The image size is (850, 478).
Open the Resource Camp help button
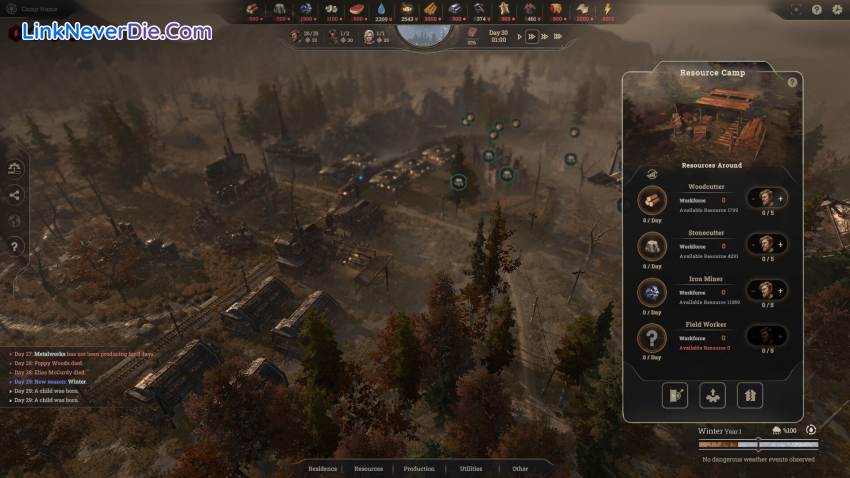pyautogui.click(x=792, y=82)
